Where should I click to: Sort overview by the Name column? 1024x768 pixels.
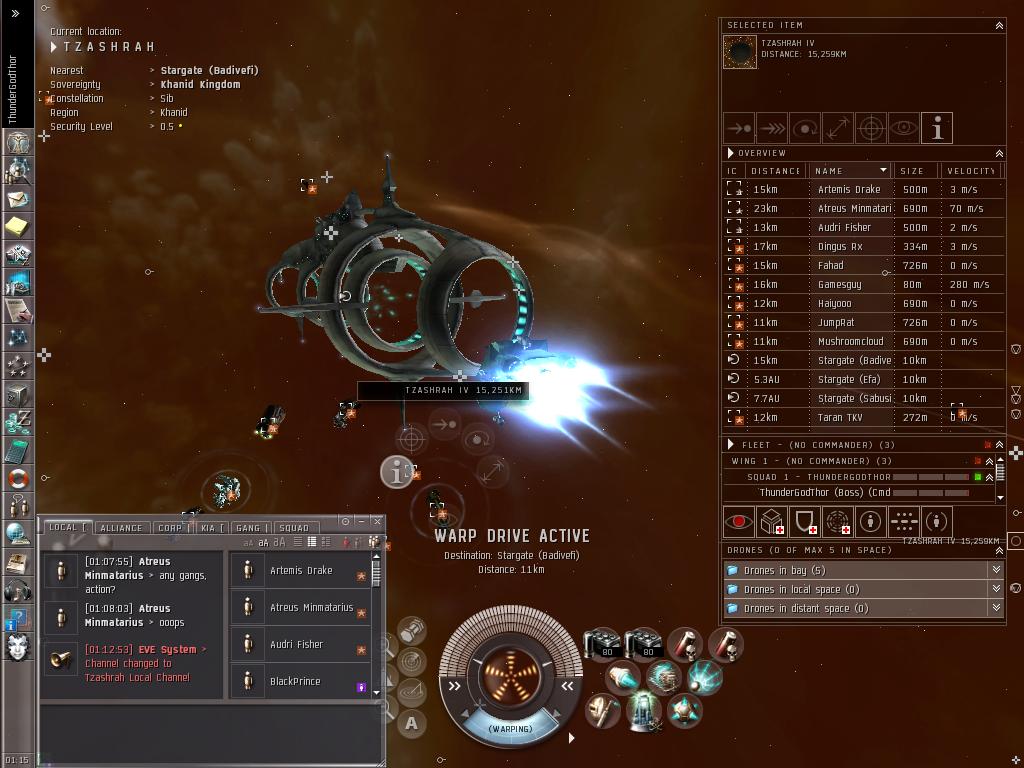click(x=850, y=170)
